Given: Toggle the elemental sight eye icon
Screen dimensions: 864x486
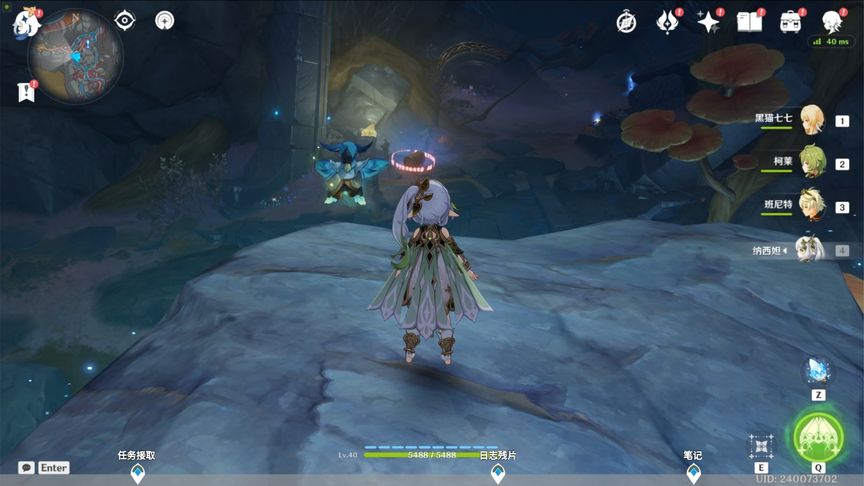Looking at the screenshot, I should click(124, 20).
